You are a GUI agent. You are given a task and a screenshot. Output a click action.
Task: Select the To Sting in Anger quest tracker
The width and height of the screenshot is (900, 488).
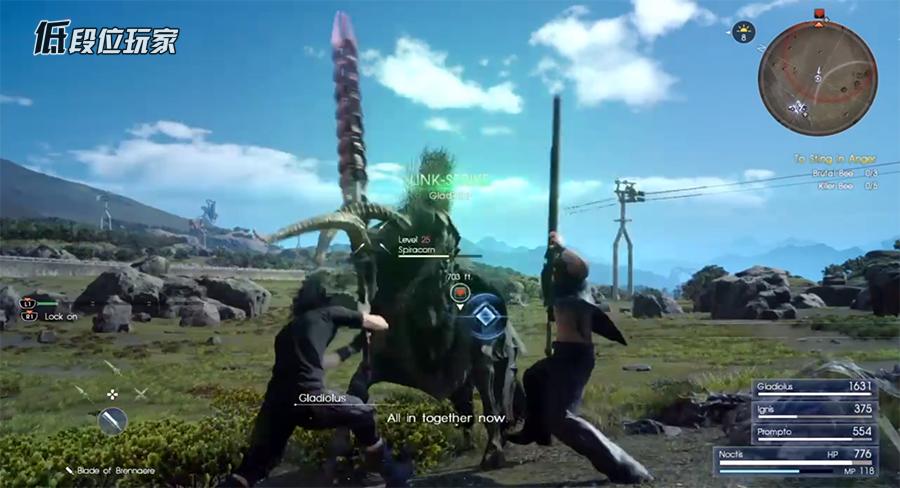[x=836, y=158]
